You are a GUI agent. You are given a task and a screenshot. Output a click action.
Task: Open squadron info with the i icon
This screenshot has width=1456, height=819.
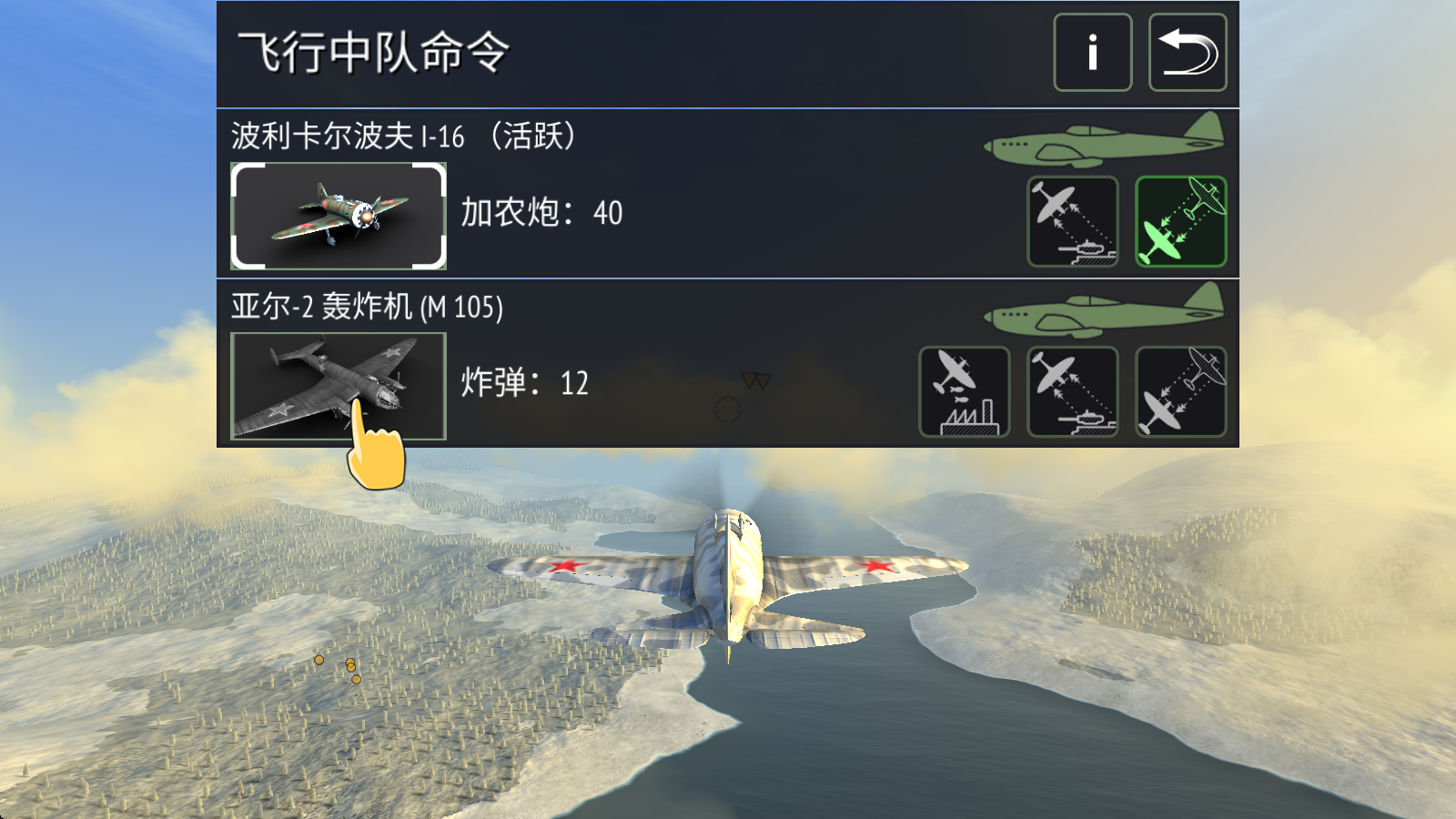coord(1092,52)
